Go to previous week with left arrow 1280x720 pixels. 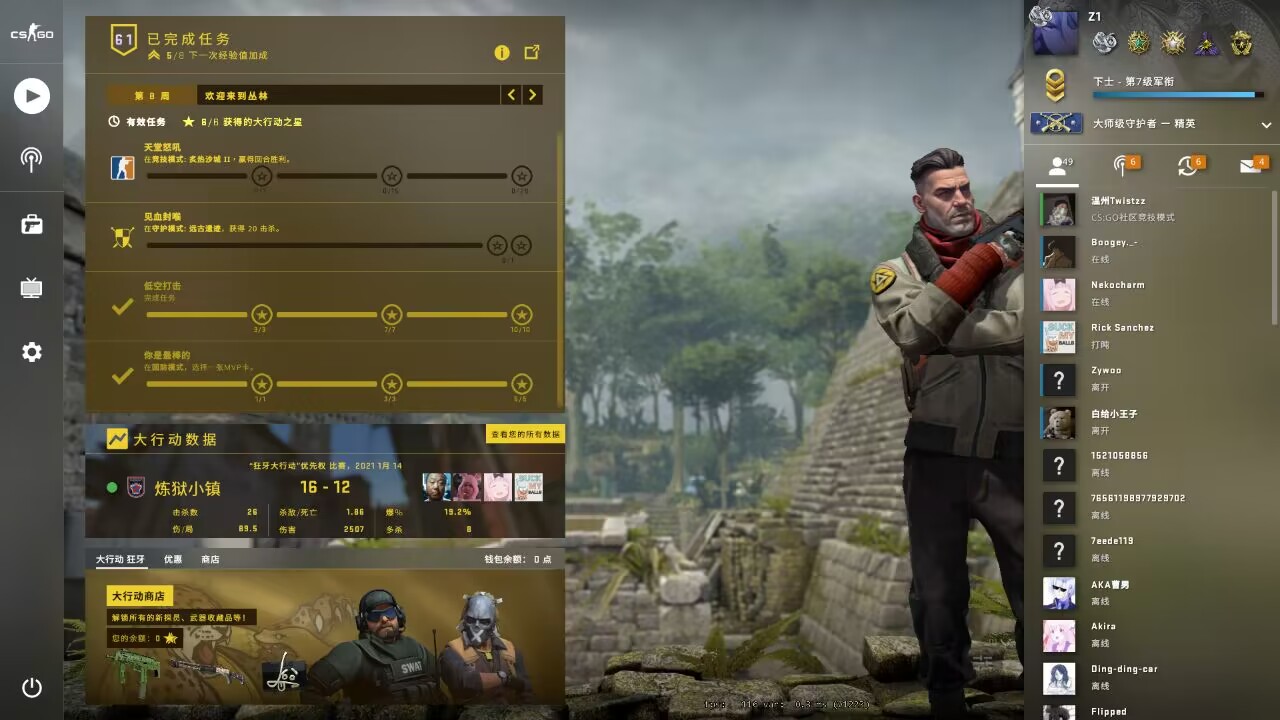[511, 94]
